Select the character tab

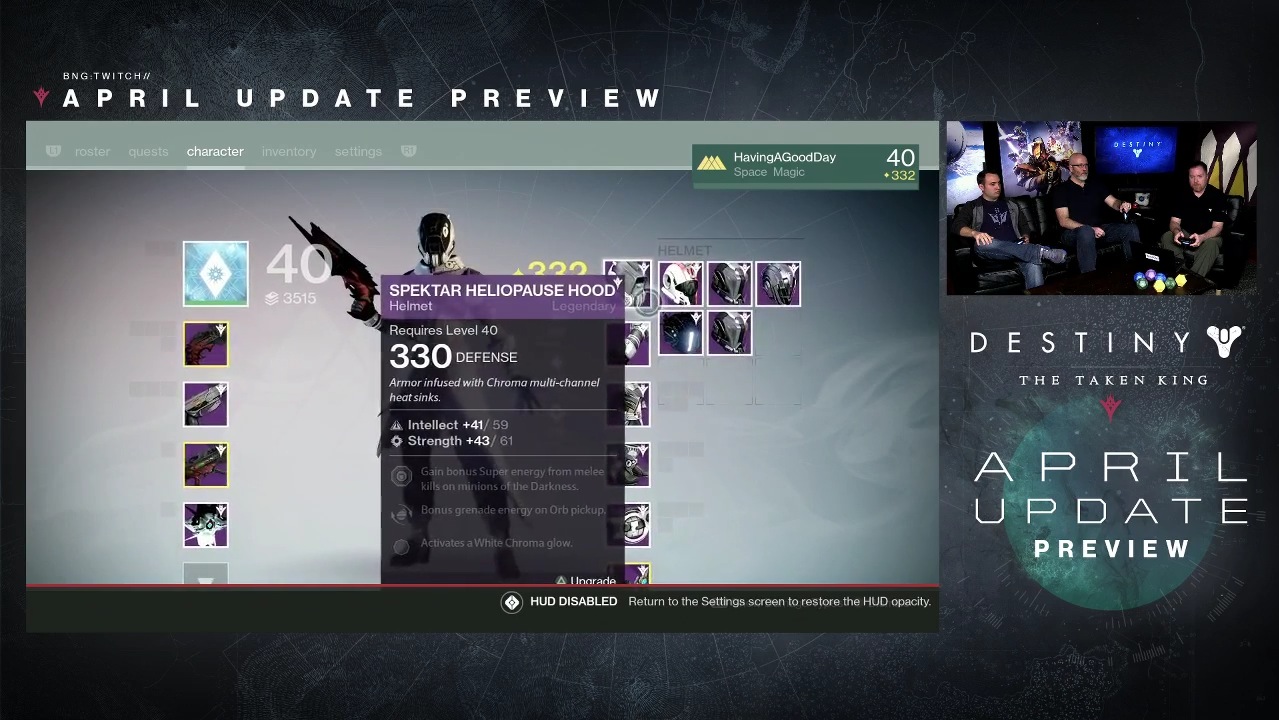(215, 152)
